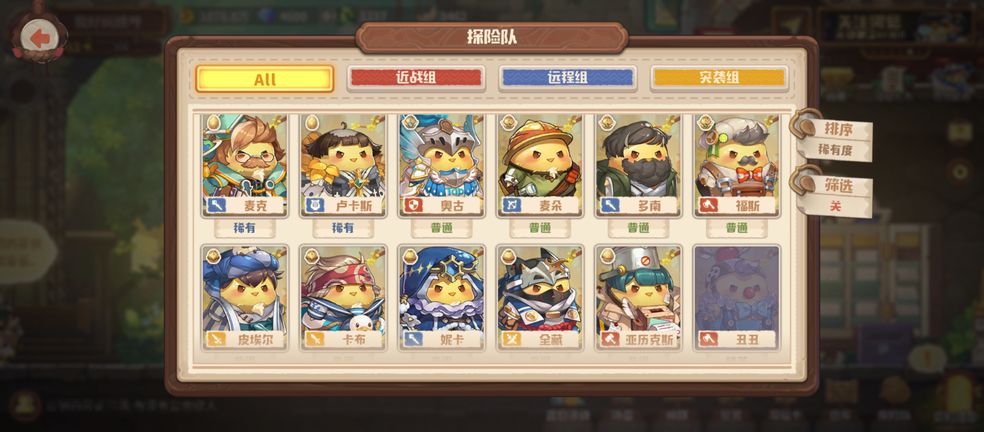Open the 突袭组 tab
This screenshot has width=984, height=432.
point(719,78)
